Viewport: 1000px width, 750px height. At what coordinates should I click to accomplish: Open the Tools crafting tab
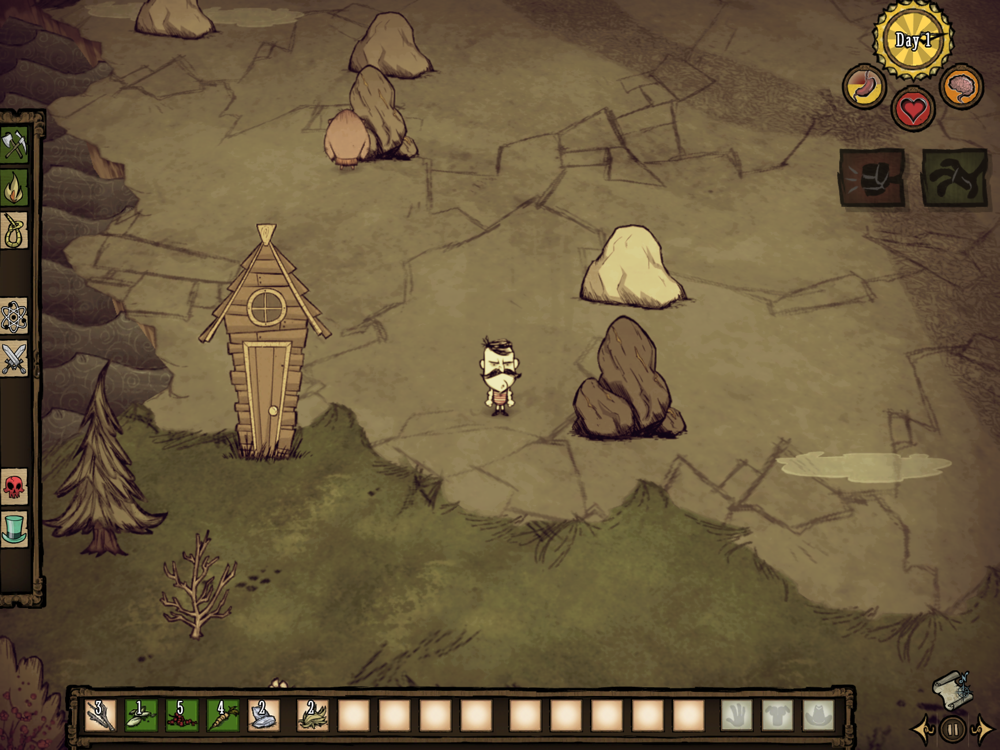tap(14, 143)
